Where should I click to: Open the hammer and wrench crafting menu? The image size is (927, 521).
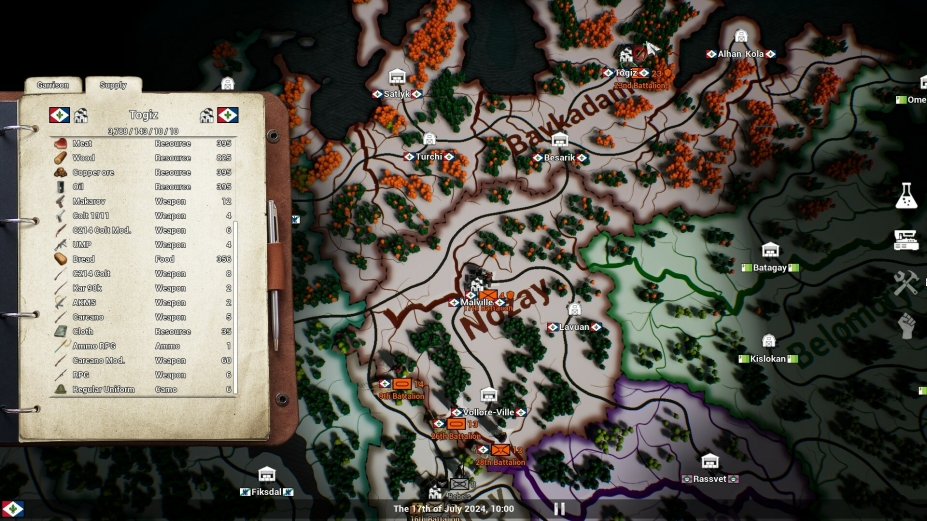coord(906,283)
